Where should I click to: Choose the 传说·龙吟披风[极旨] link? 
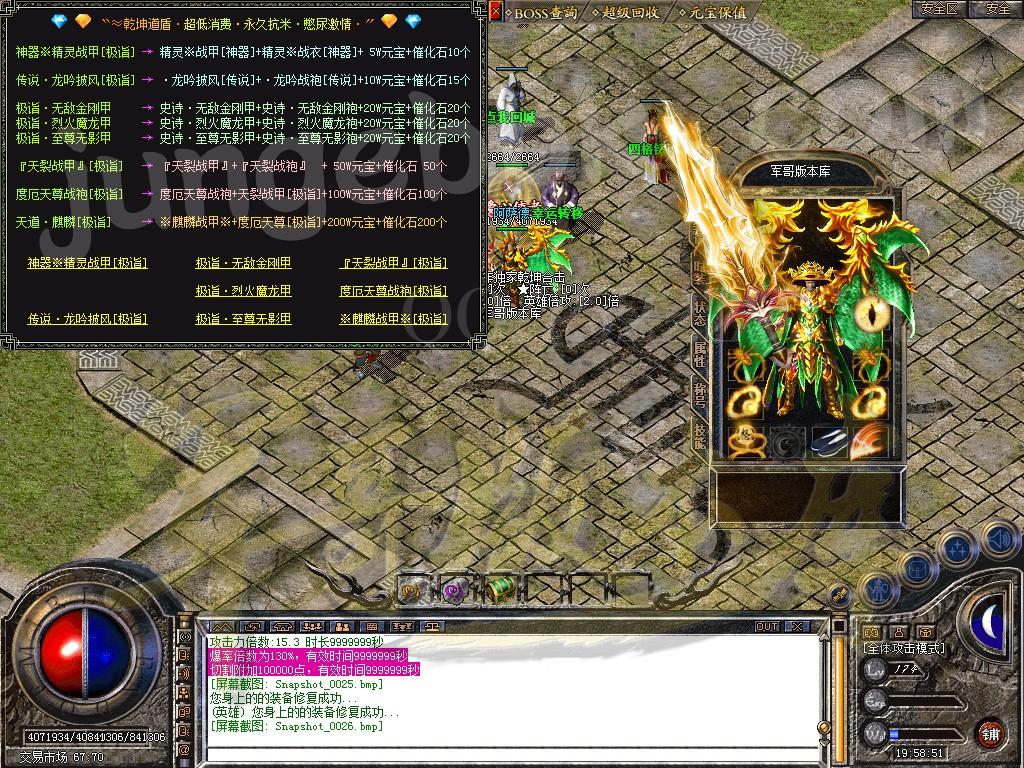(87, 319)
